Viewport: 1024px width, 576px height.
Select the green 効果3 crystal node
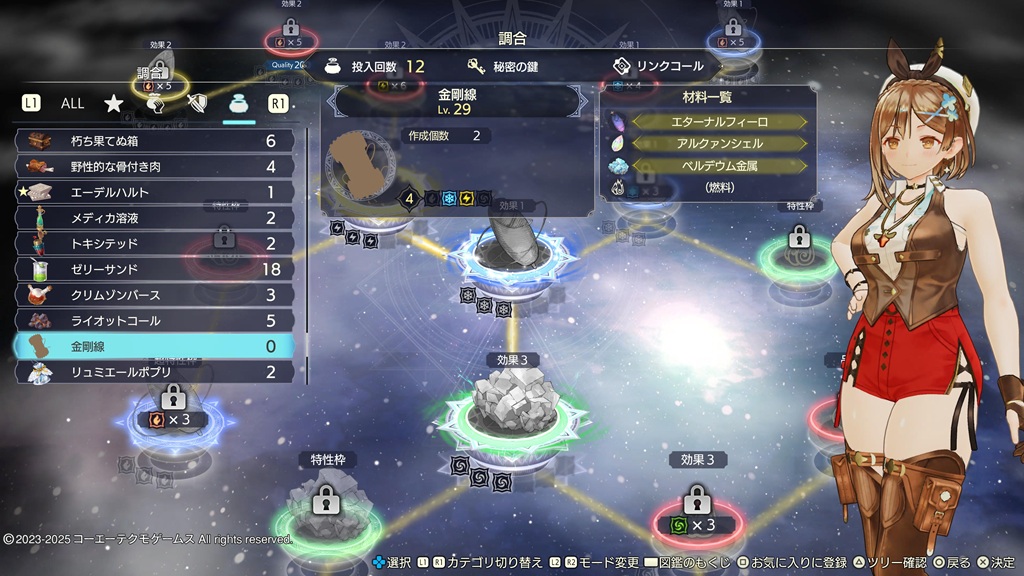[x=510, y=405]
